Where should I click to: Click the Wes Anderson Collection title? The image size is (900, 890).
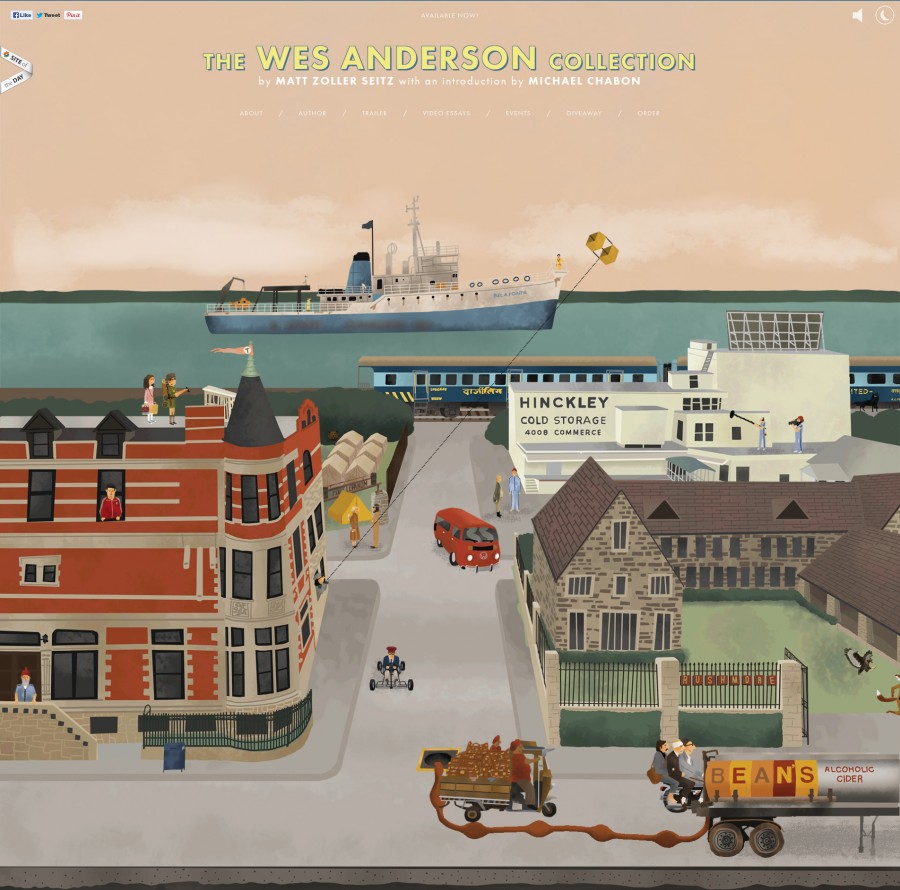(x=449, y=58)
